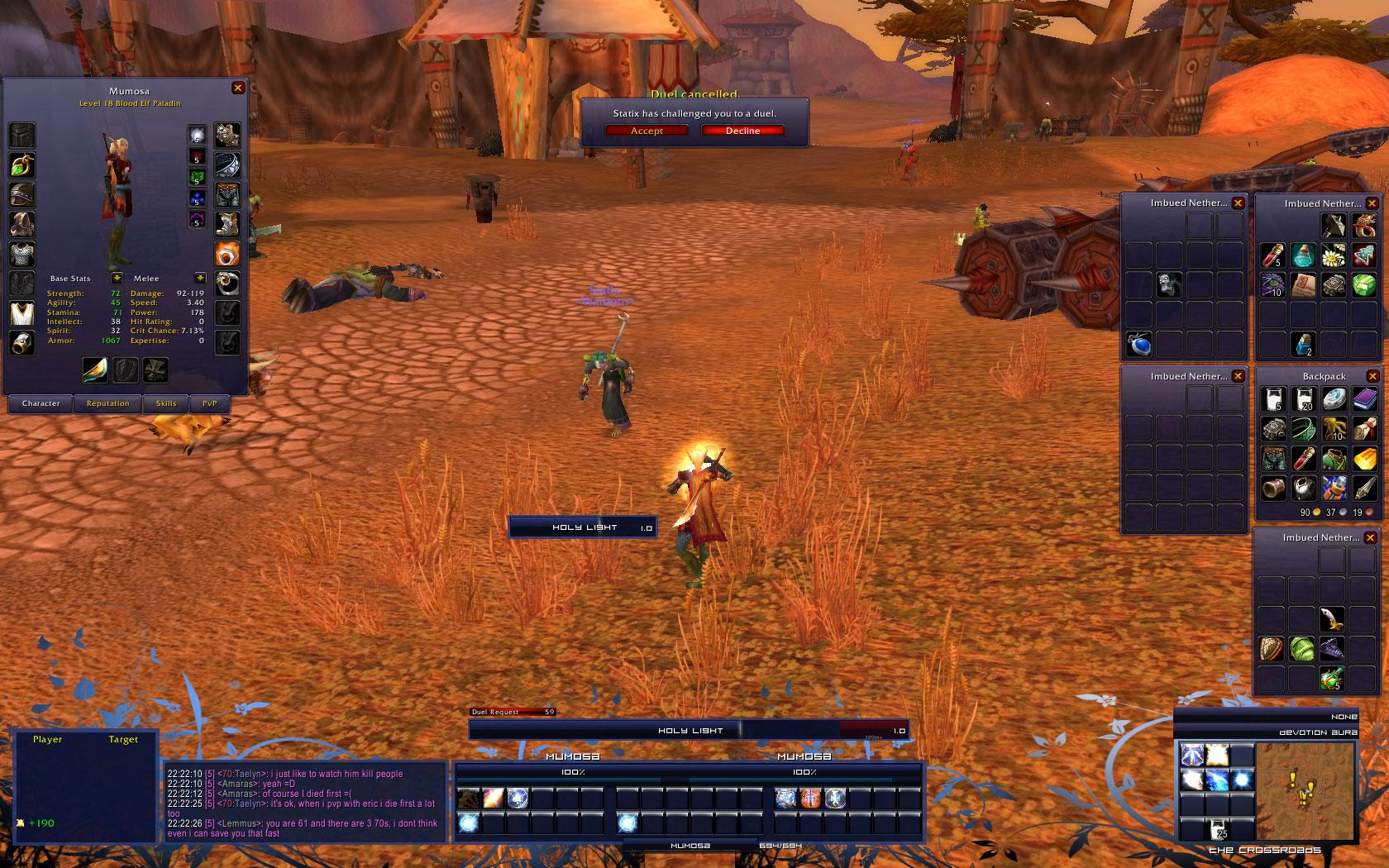The height and width of the screenshot is (868, 1389).
Task: Select the purple book in the Backpack
Action: pyautogui.click(x=1364, y=399)
